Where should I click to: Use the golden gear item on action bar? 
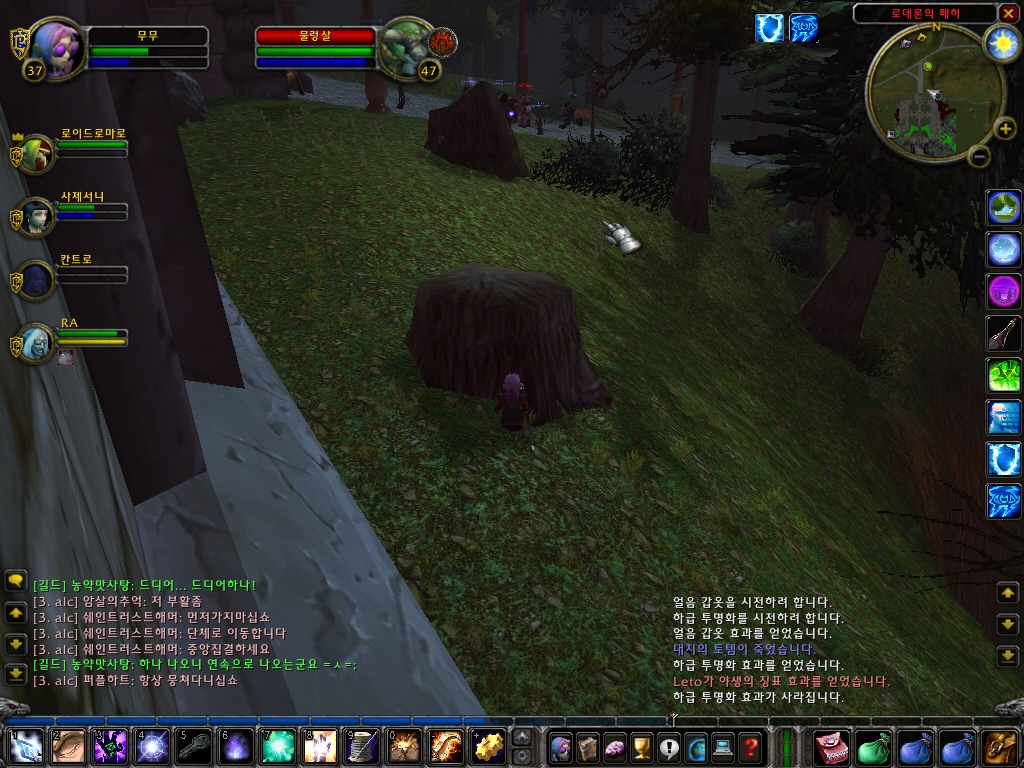tap(488, 746)
